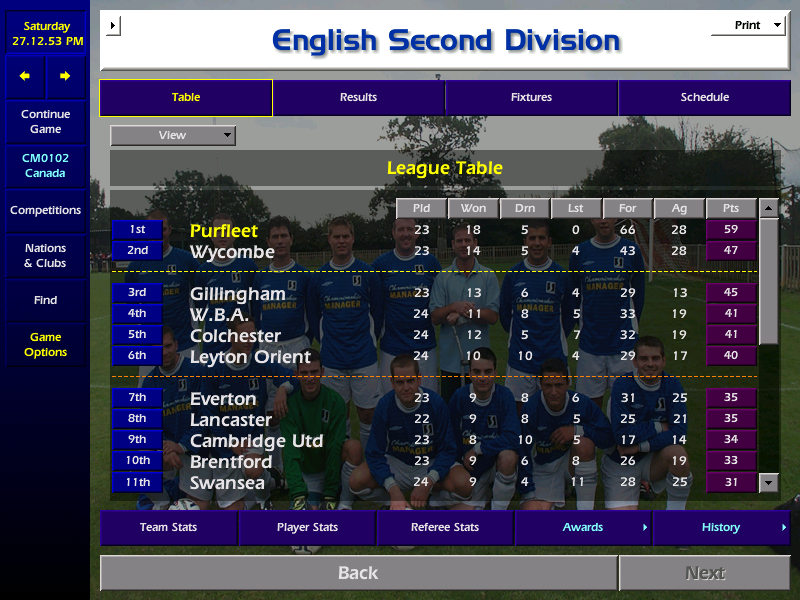
Task: Open the View dropdown
Action: pos(173,135)
